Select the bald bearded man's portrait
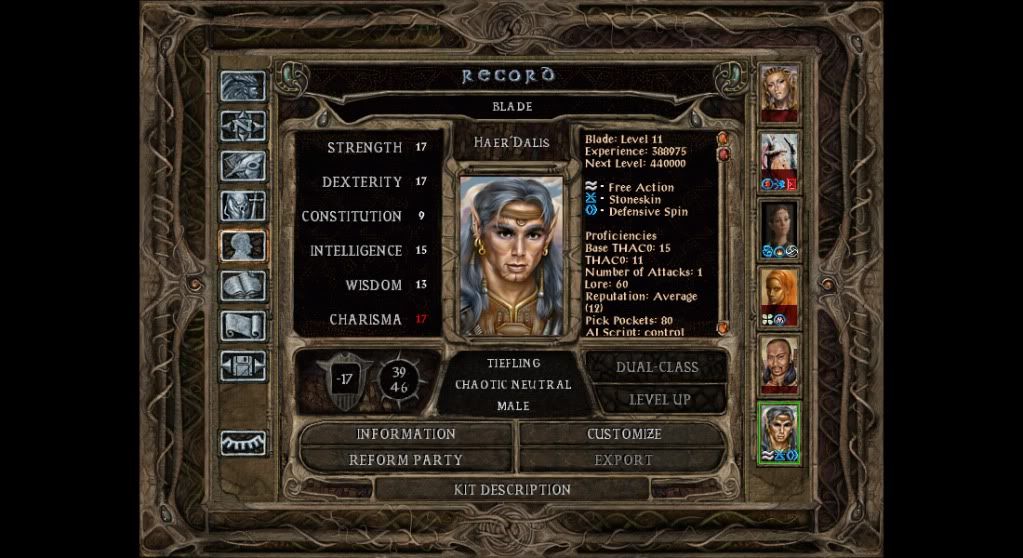The image size is (1023, 558). 779,362
